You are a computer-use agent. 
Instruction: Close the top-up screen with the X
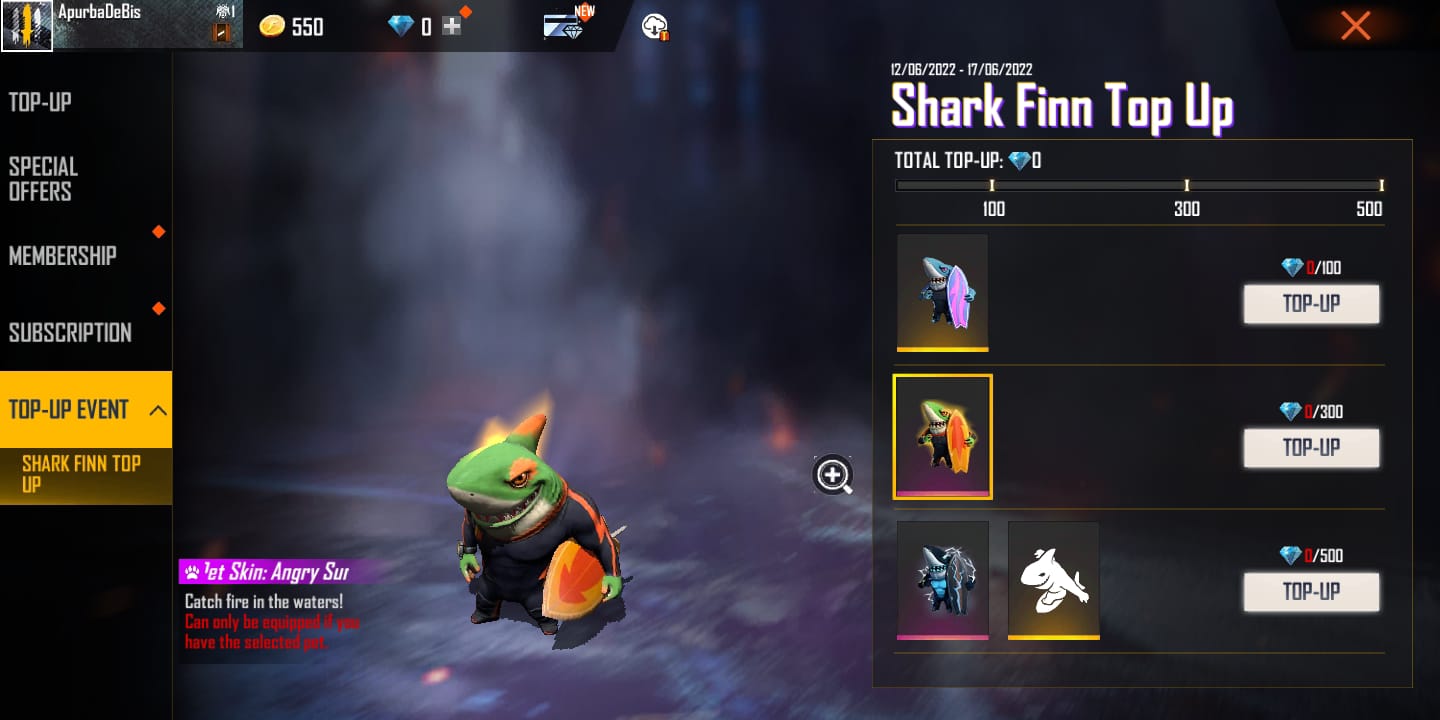point(1355,25)
